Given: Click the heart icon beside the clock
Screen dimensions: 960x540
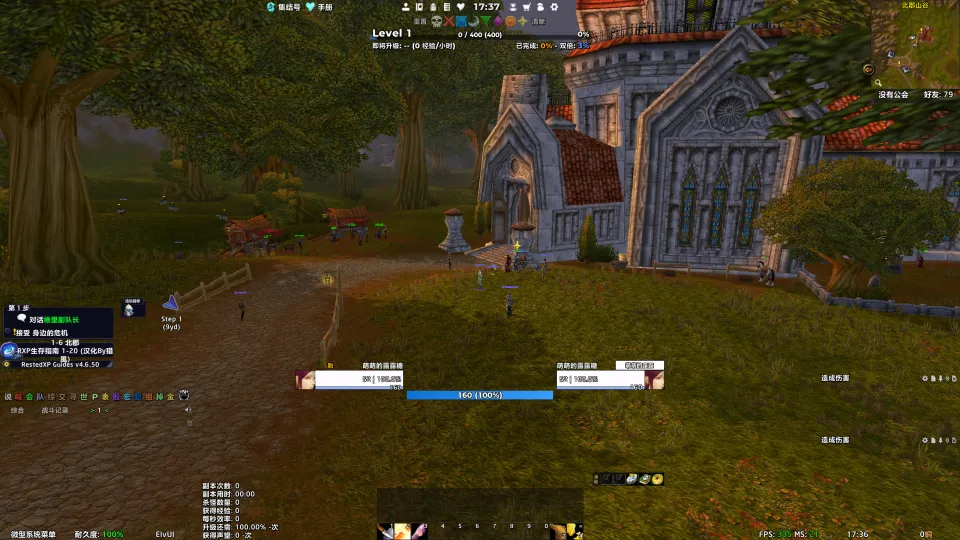Looking at the screenshot, I should pos(460,7).
